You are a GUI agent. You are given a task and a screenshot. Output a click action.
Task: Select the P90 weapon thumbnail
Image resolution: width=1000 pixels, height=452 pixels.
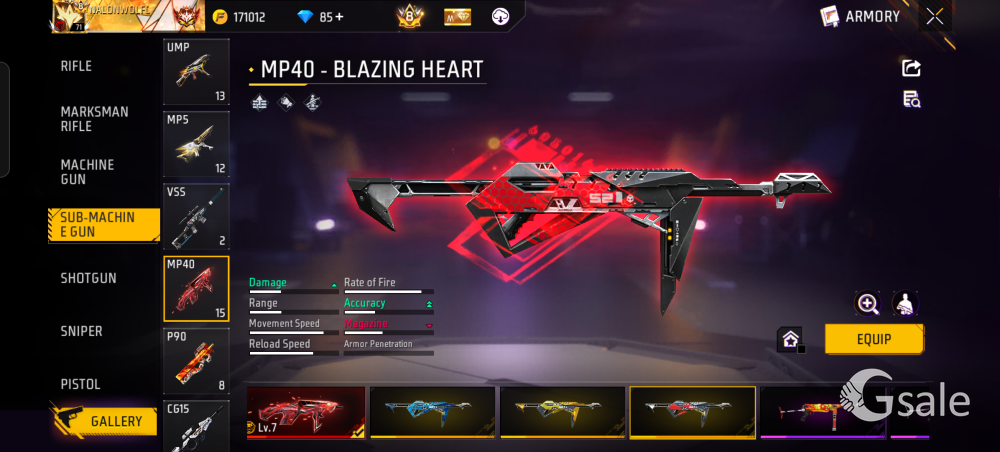coord(196,360)
